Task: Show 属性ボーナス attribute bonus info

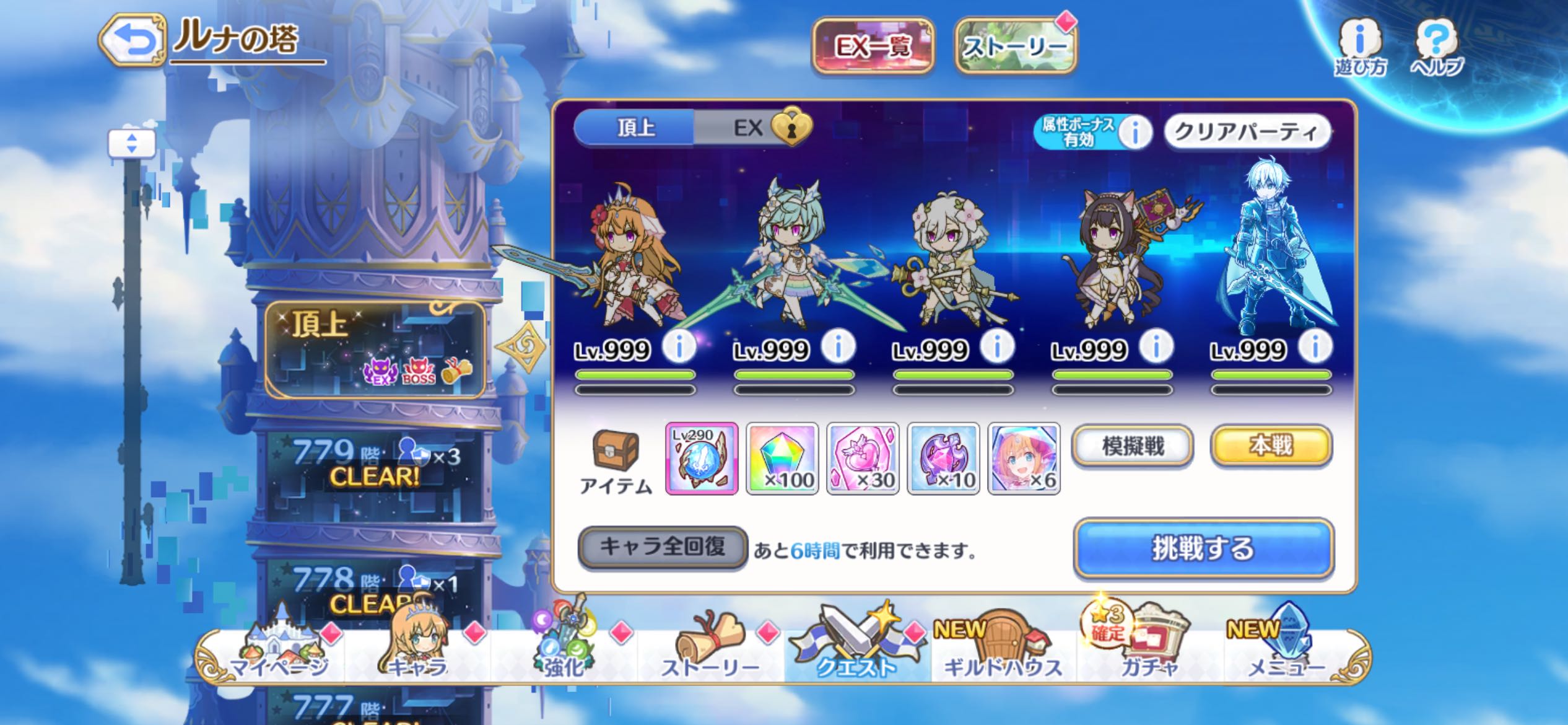Action: (1135, 131)
